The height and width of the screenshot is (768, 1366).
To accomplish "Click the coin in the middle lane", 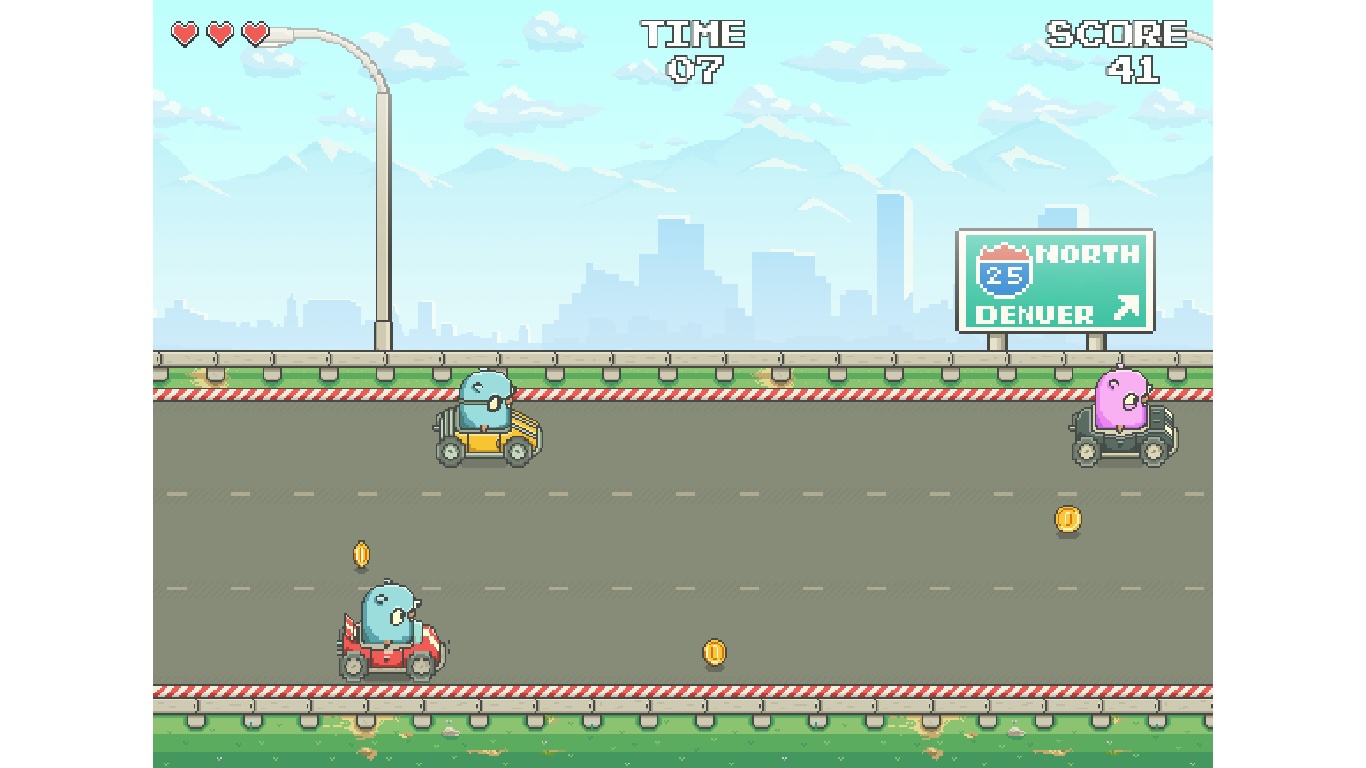I will (x=715, y=650).
